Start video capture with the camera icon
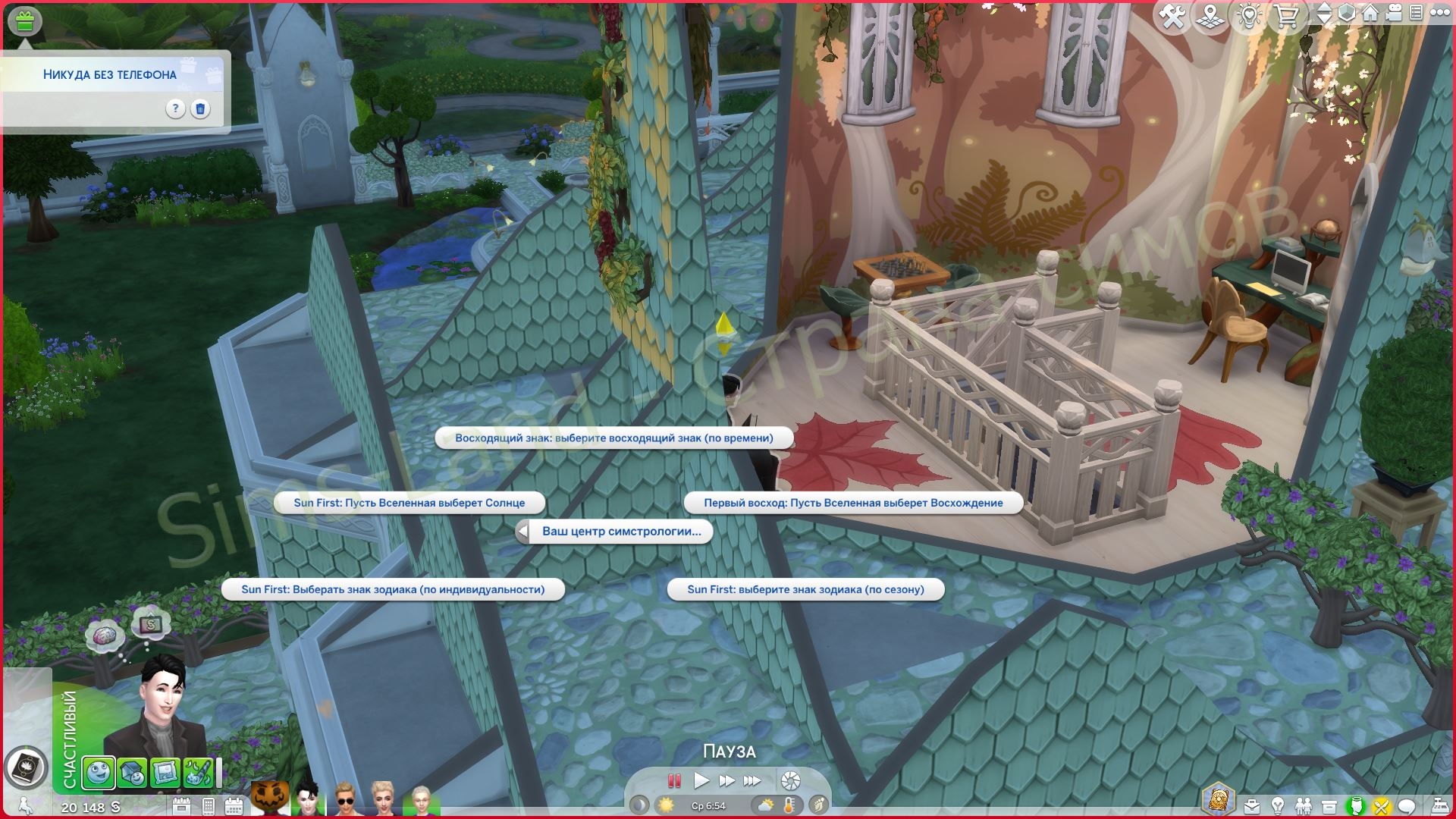Screen dimensions: 1456x819 pos(1393,13)
